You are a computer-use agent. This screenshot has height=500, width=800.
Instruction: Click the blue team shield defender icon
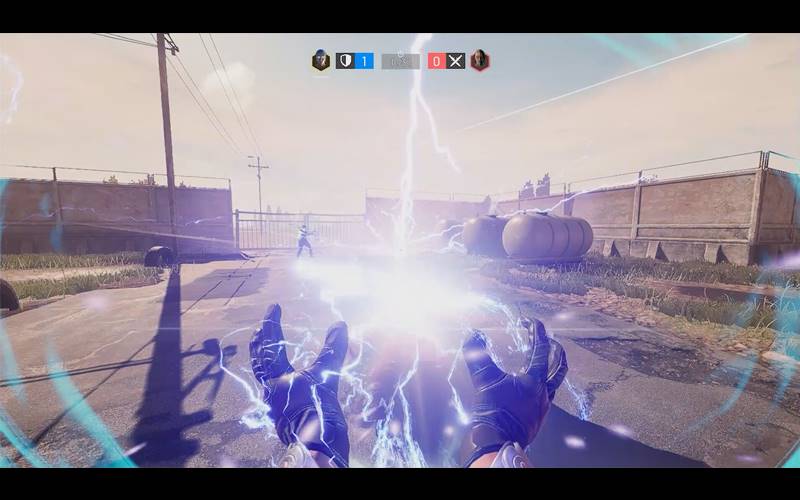(x=345, y=60)
